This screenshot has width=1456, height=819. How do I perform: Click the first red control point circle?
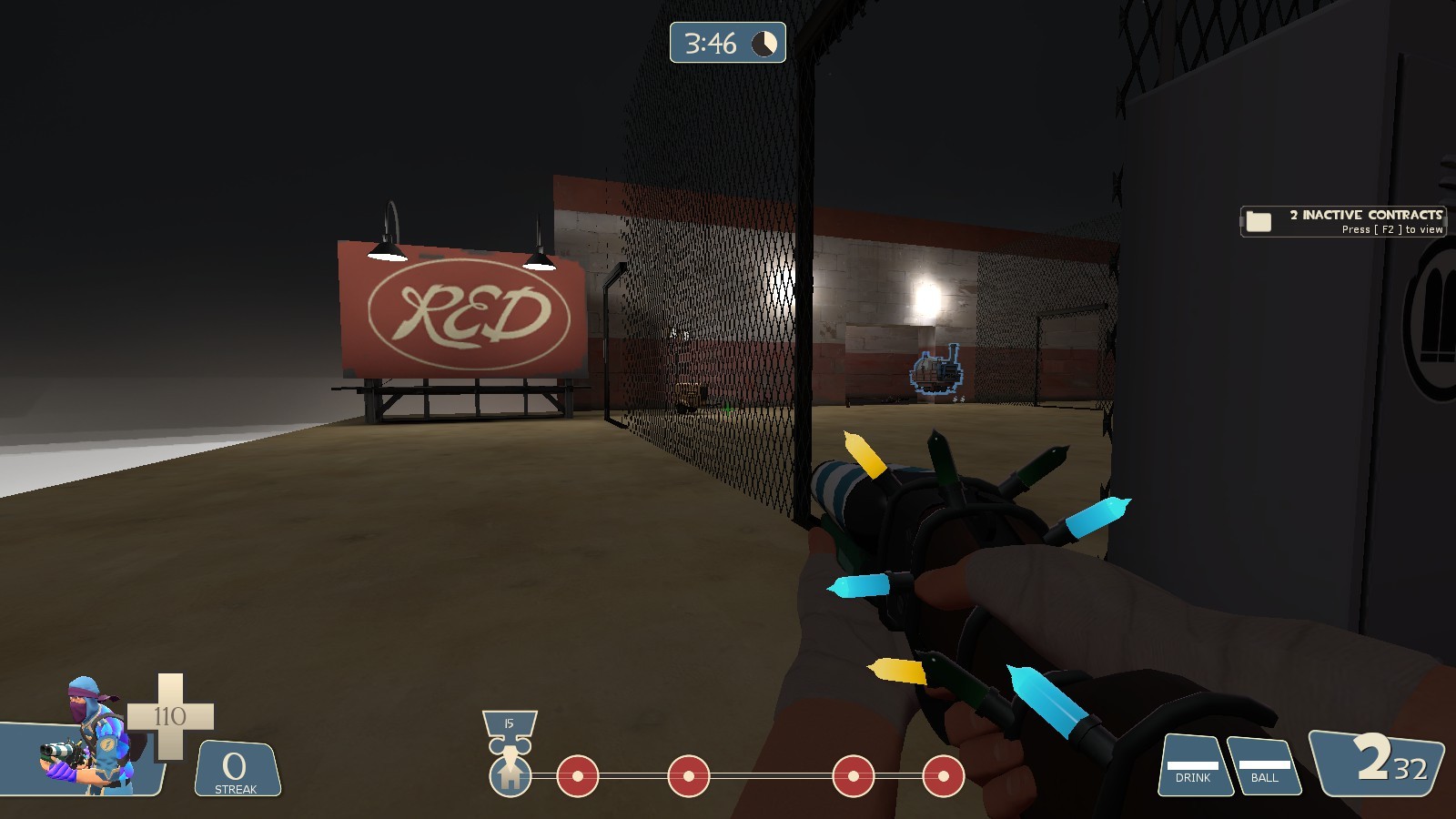[580, 776]
